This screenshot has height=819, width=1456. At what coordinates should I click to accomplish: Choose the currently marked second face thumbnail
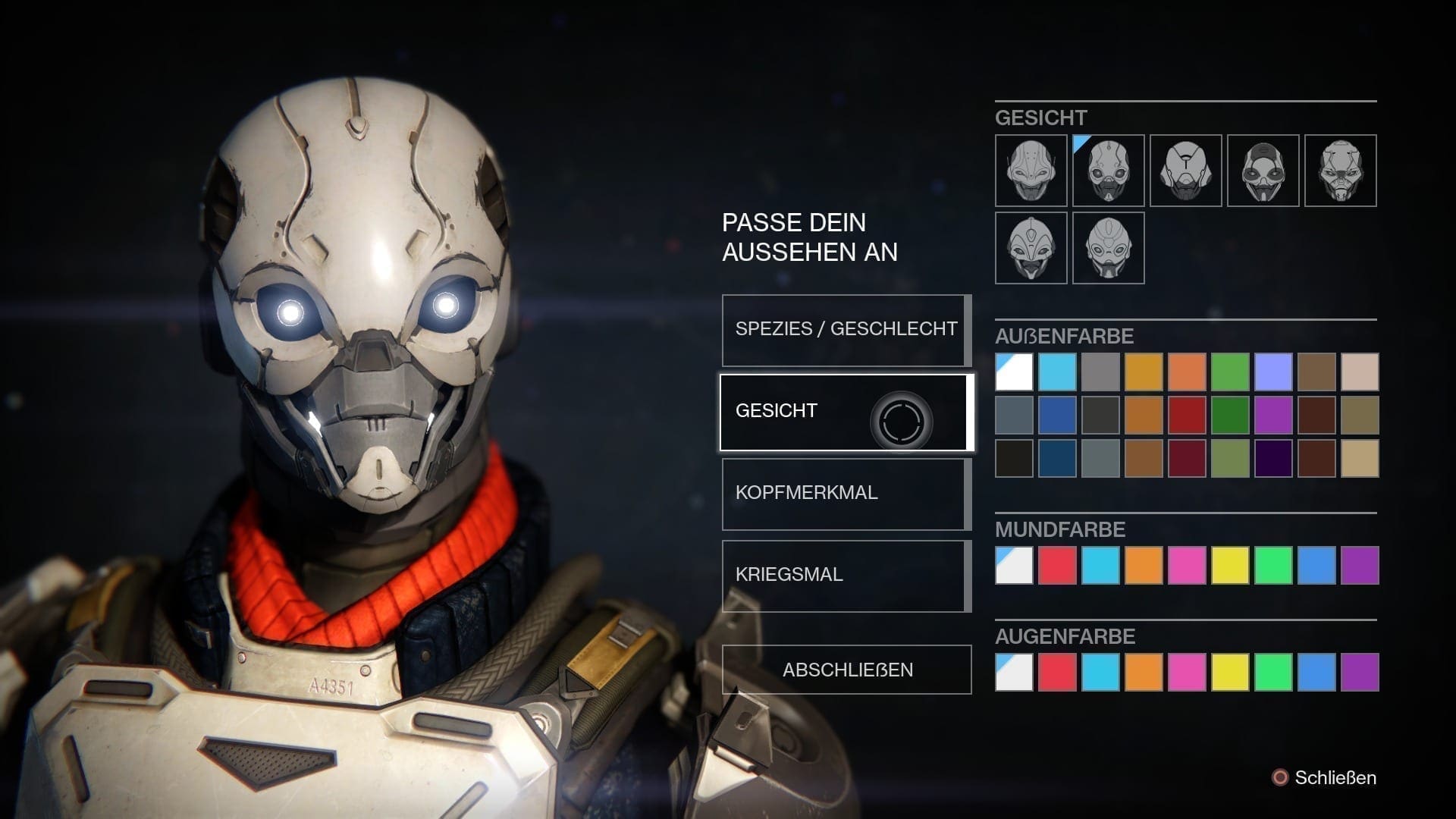pyautogui.click(x=1108, y=171)
